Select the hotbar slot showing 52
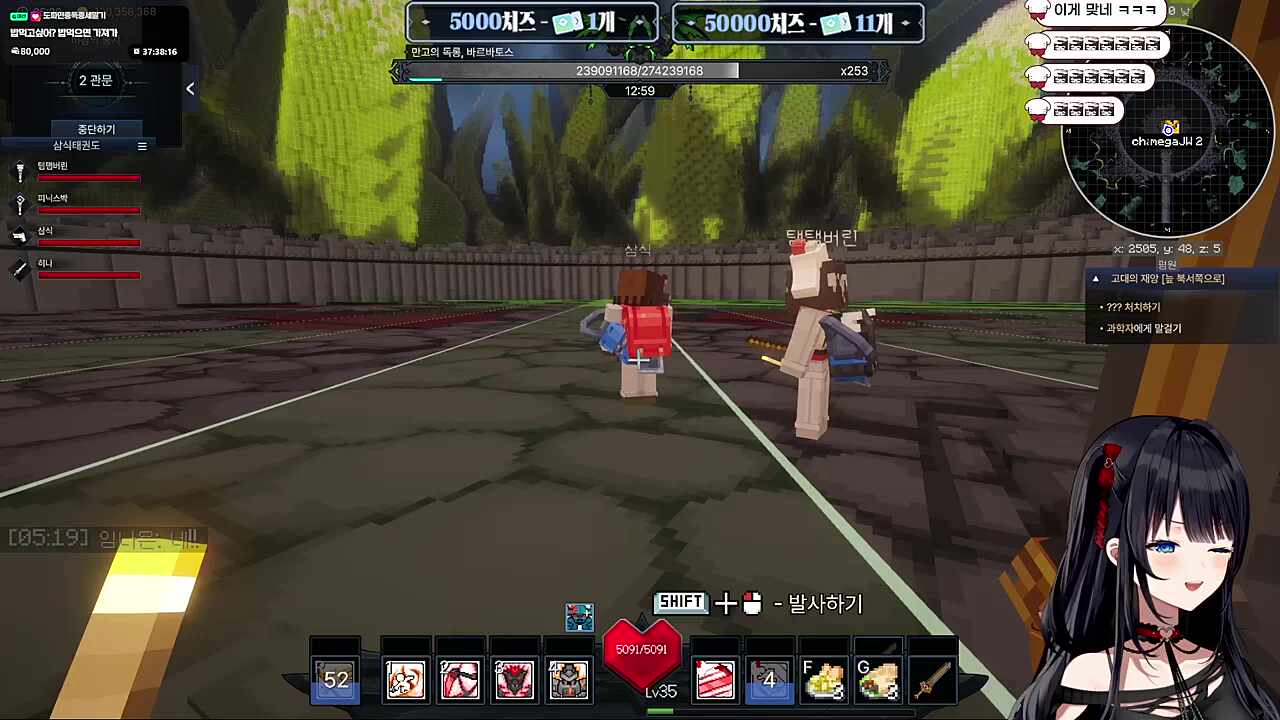Image resolution: width=1280 pixels, height=720 pixels. tap(336, 680)
